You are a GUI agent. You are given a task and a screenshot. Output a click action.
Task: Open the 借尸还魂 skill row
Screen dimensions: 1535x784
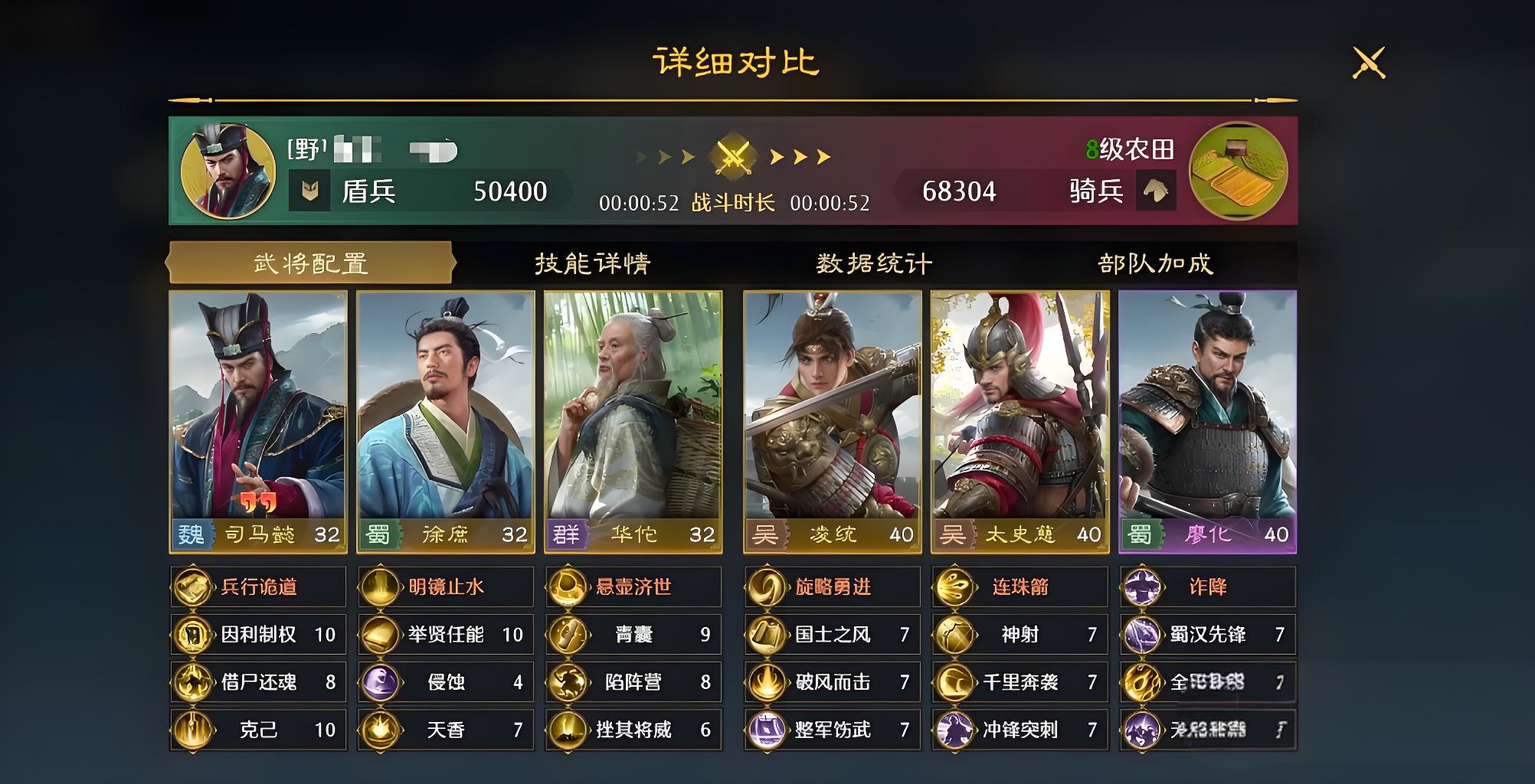click(x=258, y=681)
